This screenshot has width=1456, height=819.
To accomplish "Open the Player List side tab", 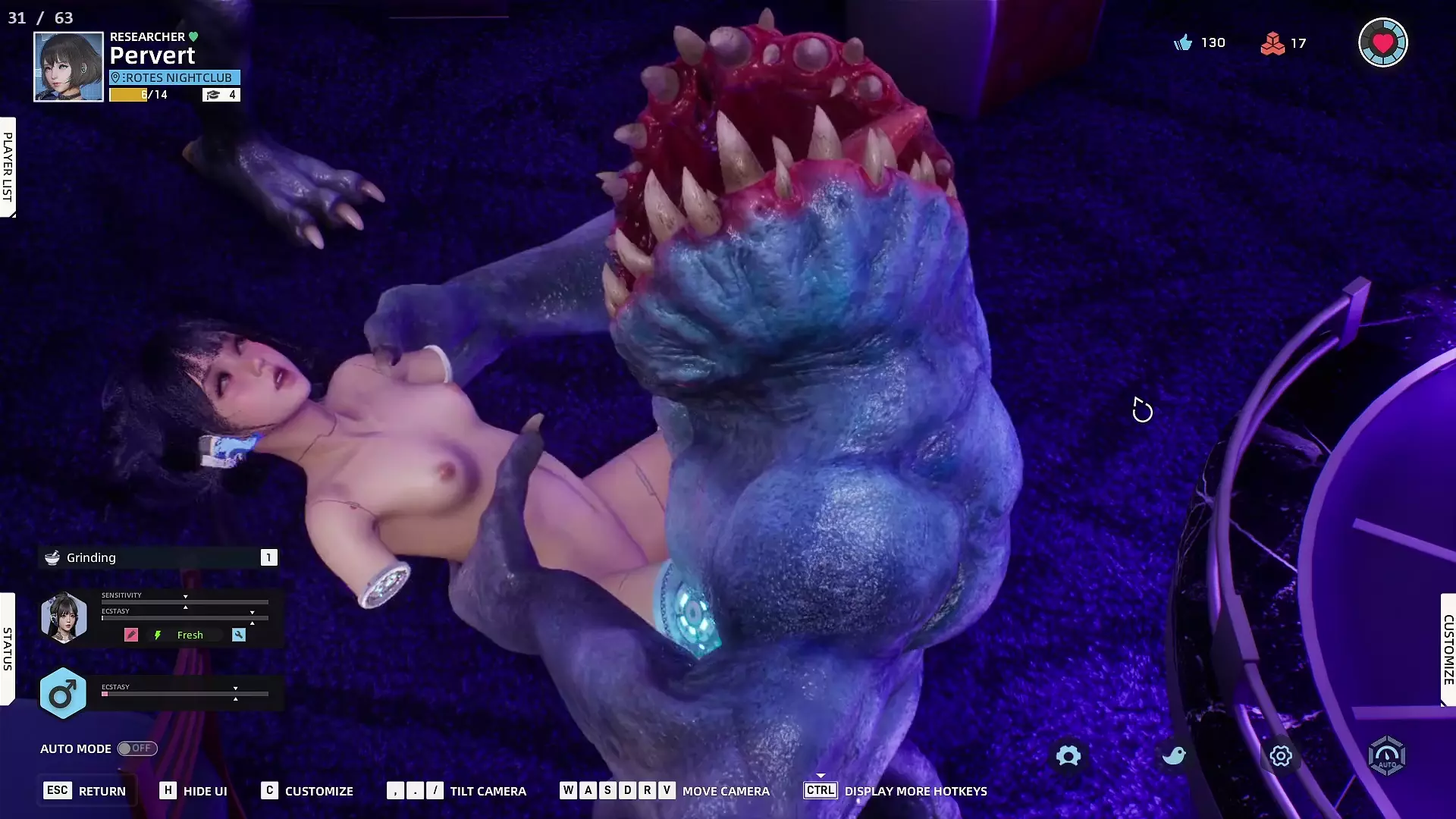I will (x=8, y=167).
